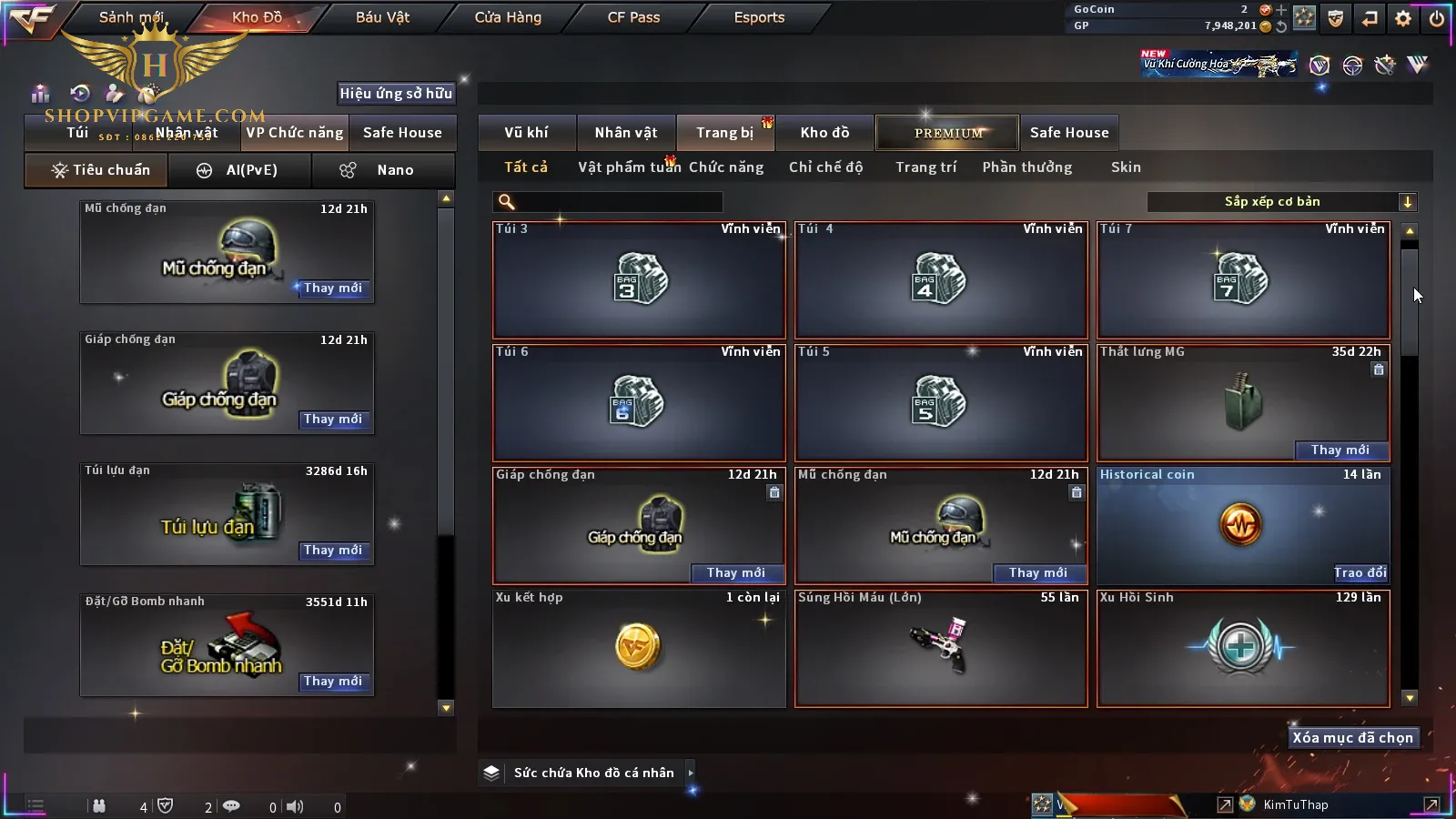Open the CF Pass page

633,17
